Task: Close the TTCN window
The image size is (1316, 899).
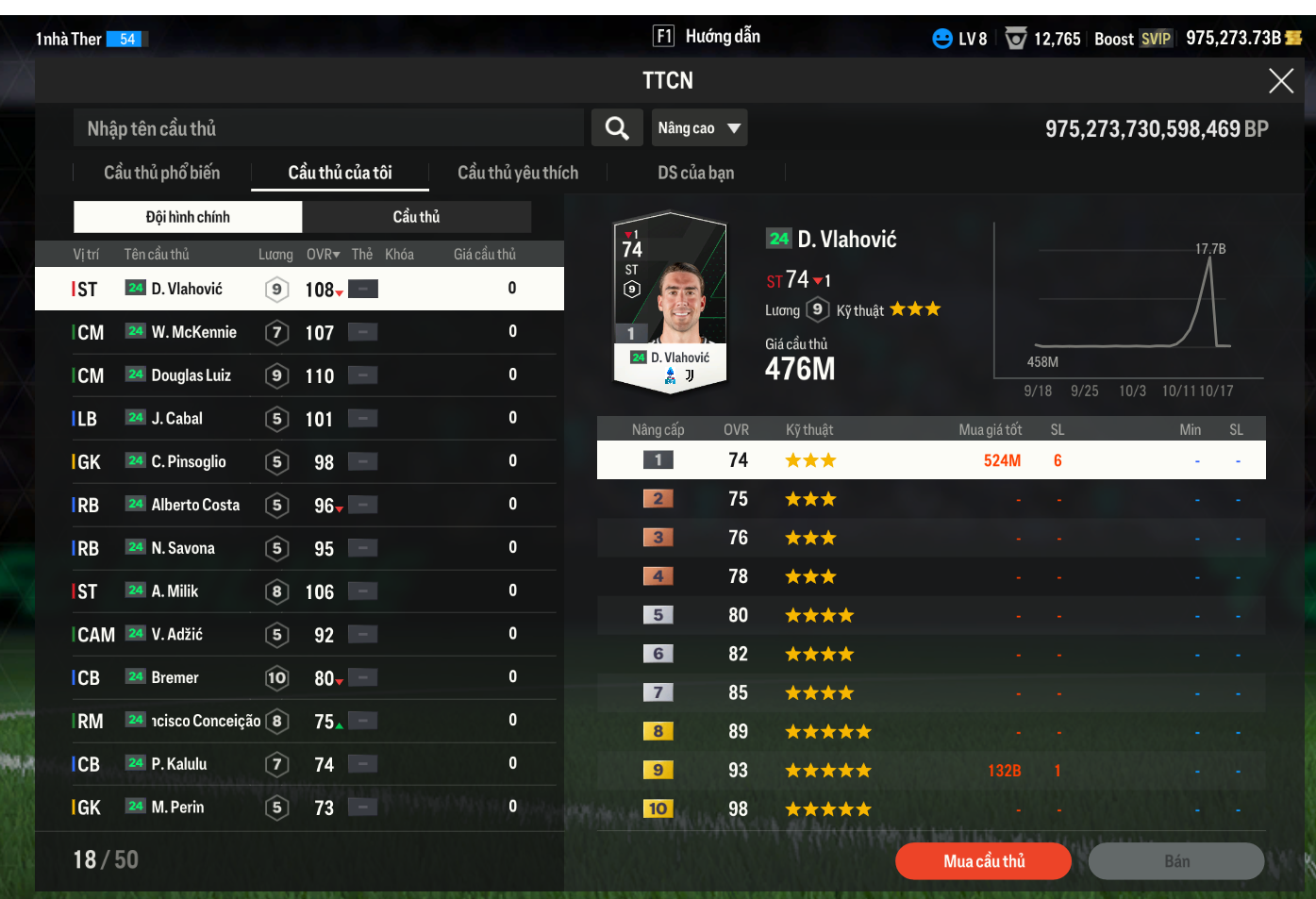Action: pyautogui.click(x=1280, y=81)
